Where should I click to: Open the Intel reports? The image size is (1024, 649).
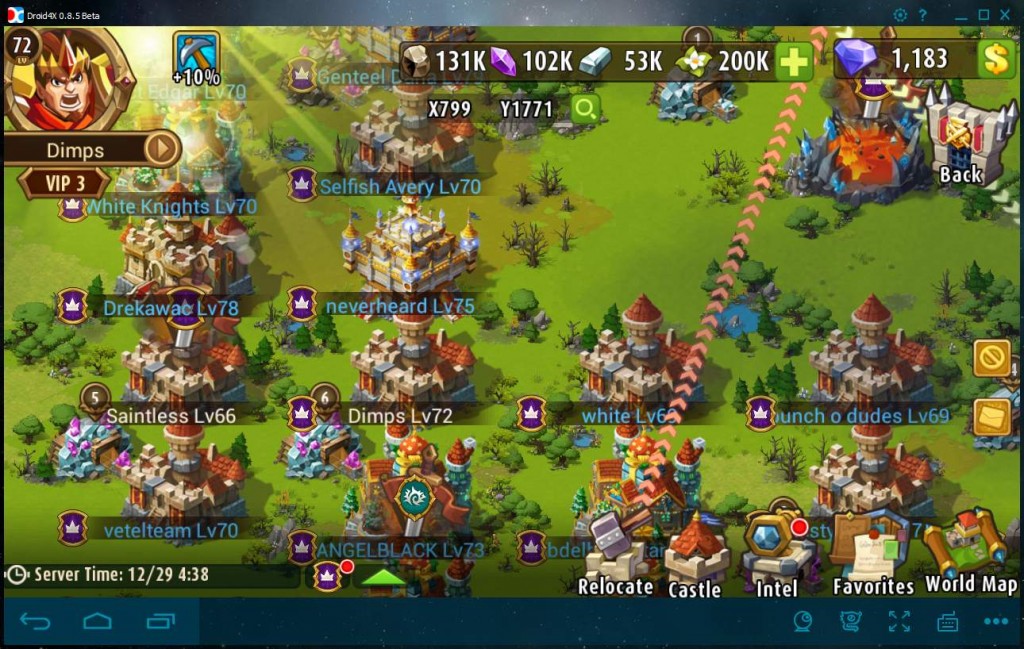click(776, 555)
